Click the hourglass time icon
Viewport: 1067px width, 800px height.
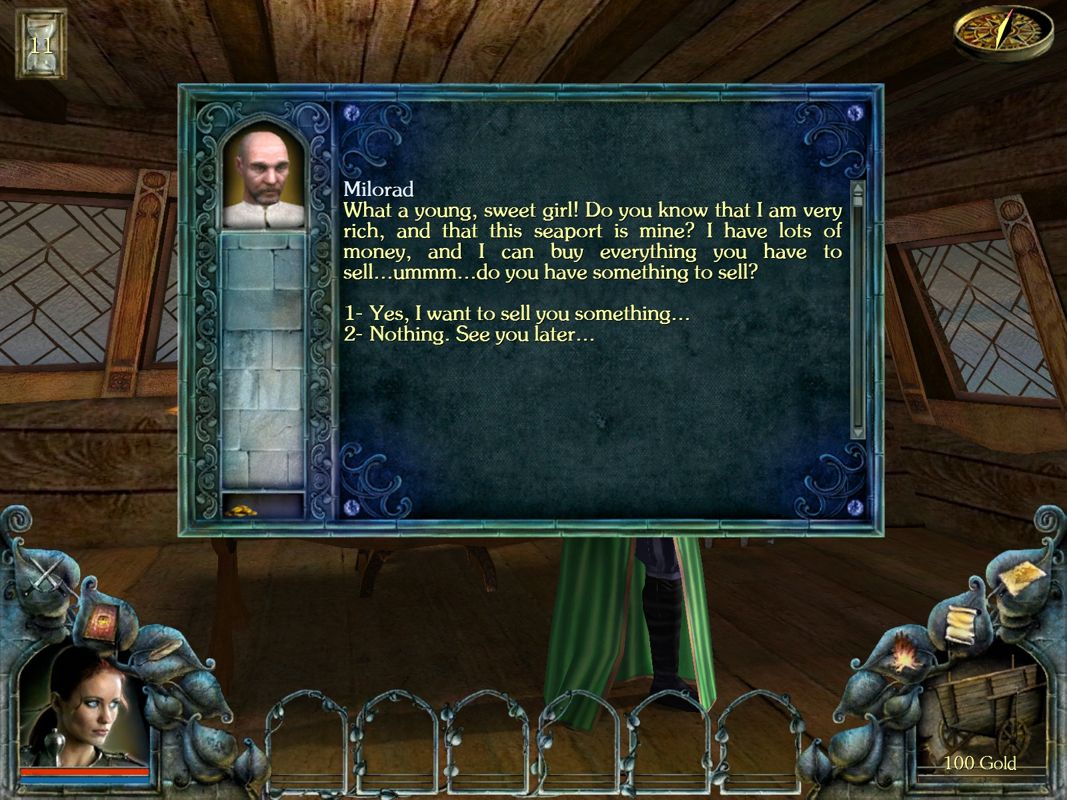click(x=41, y=43)
